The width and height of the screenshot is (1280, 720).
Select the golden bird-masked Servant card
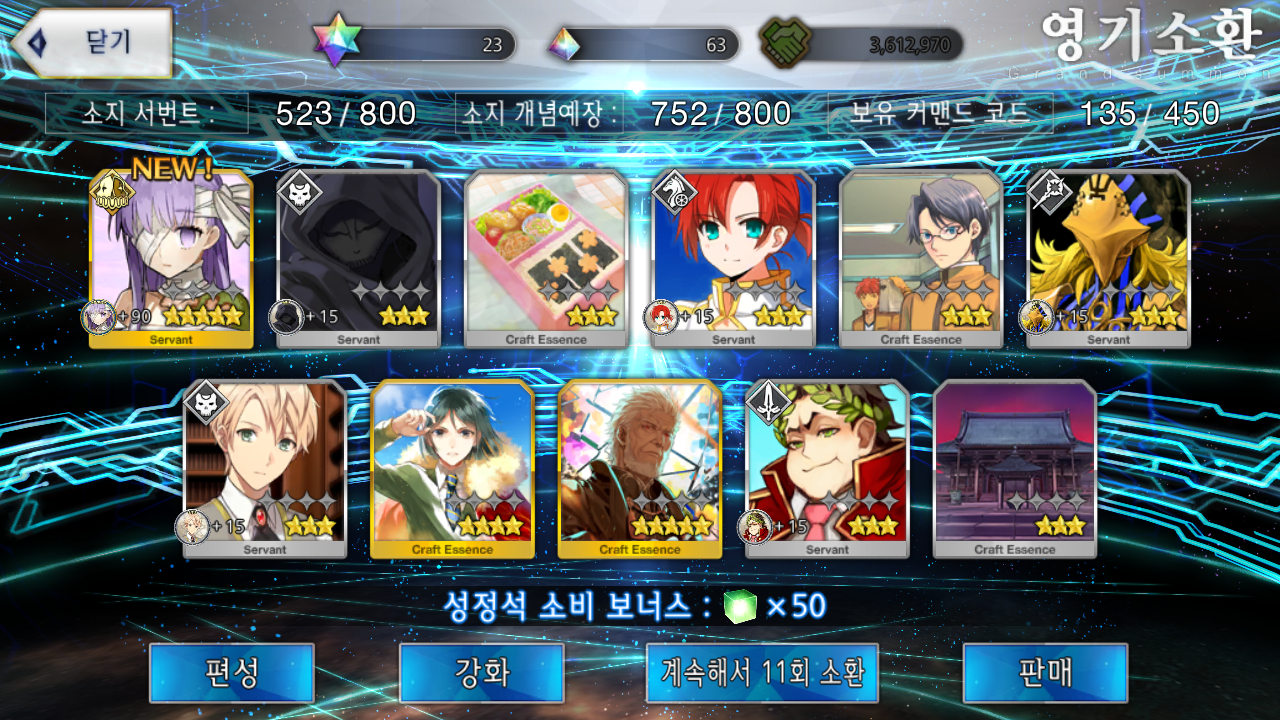1108,259
